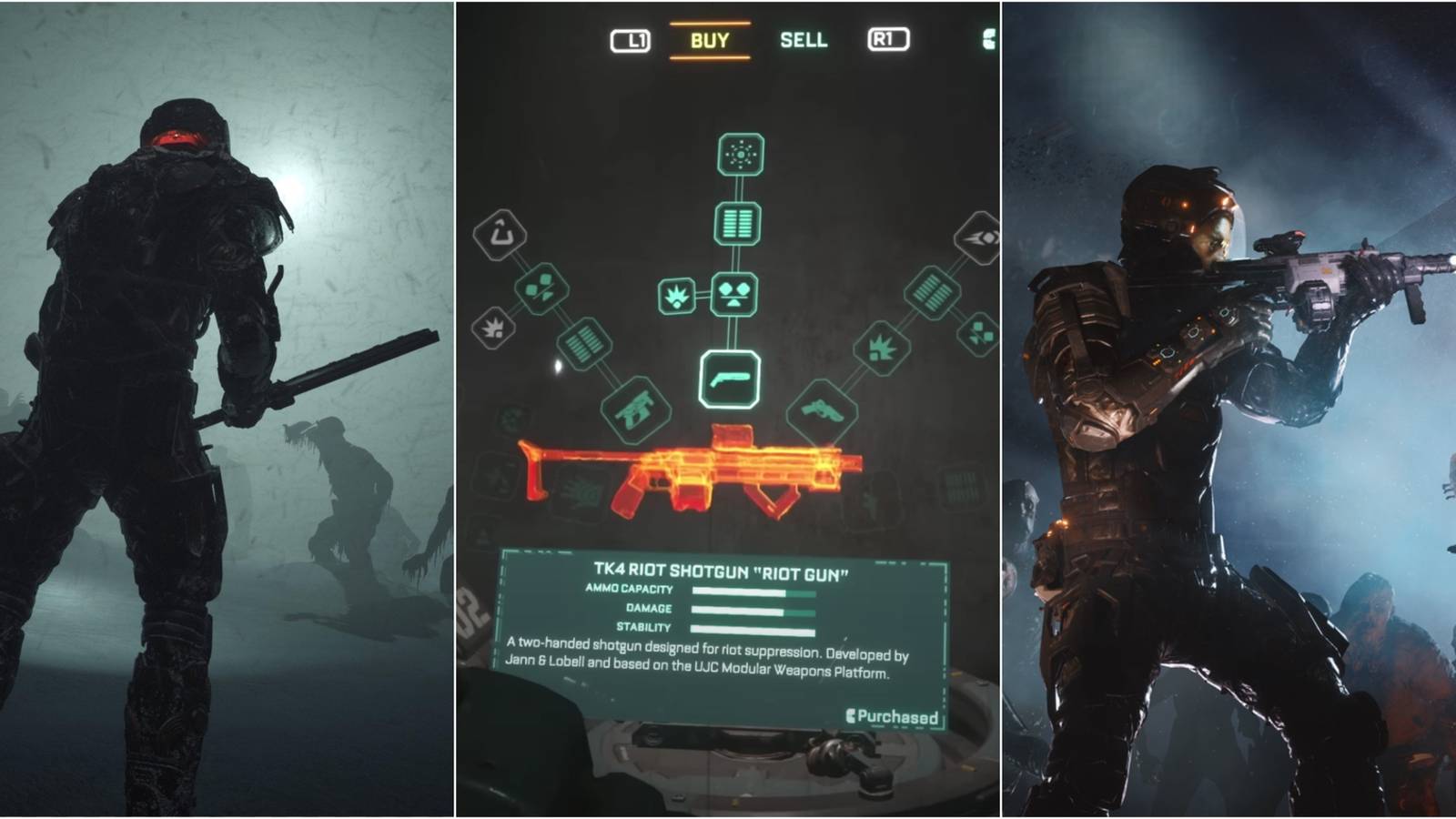Switch to the BUY tab

[x=709, y=40]
